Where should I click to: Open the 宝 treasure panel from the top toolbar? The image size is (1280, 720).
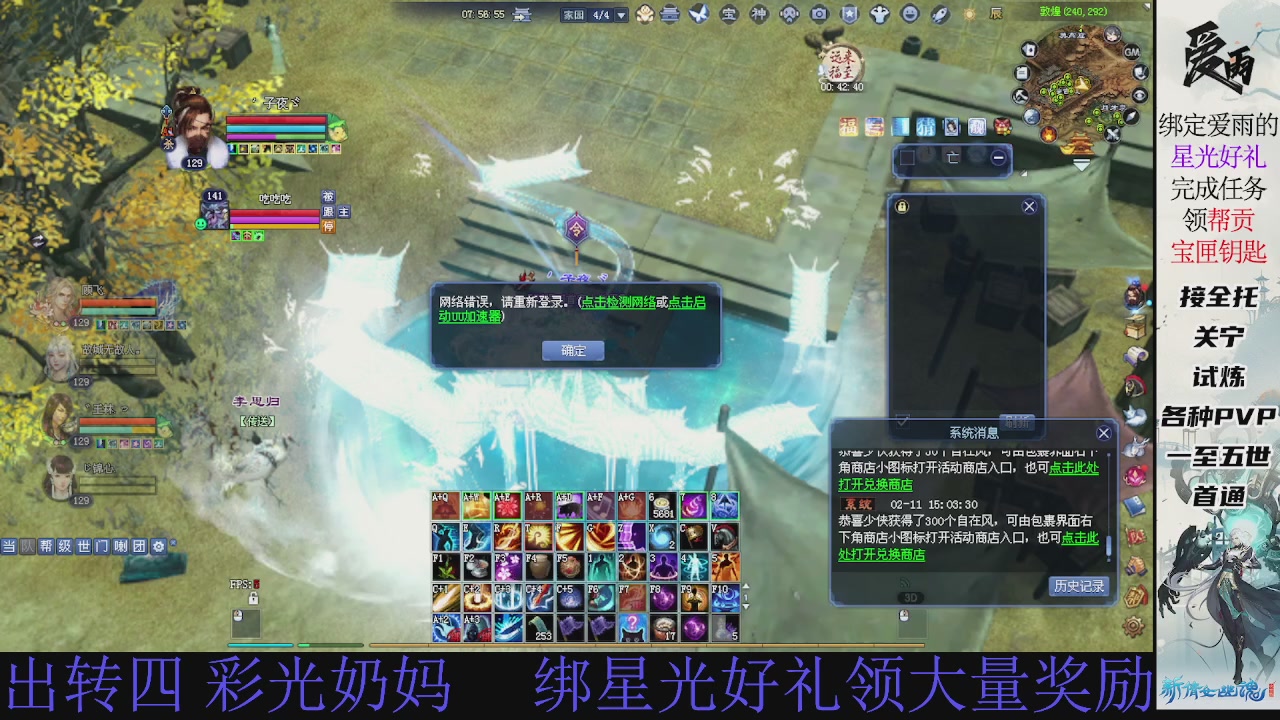[x=727, y=13]
